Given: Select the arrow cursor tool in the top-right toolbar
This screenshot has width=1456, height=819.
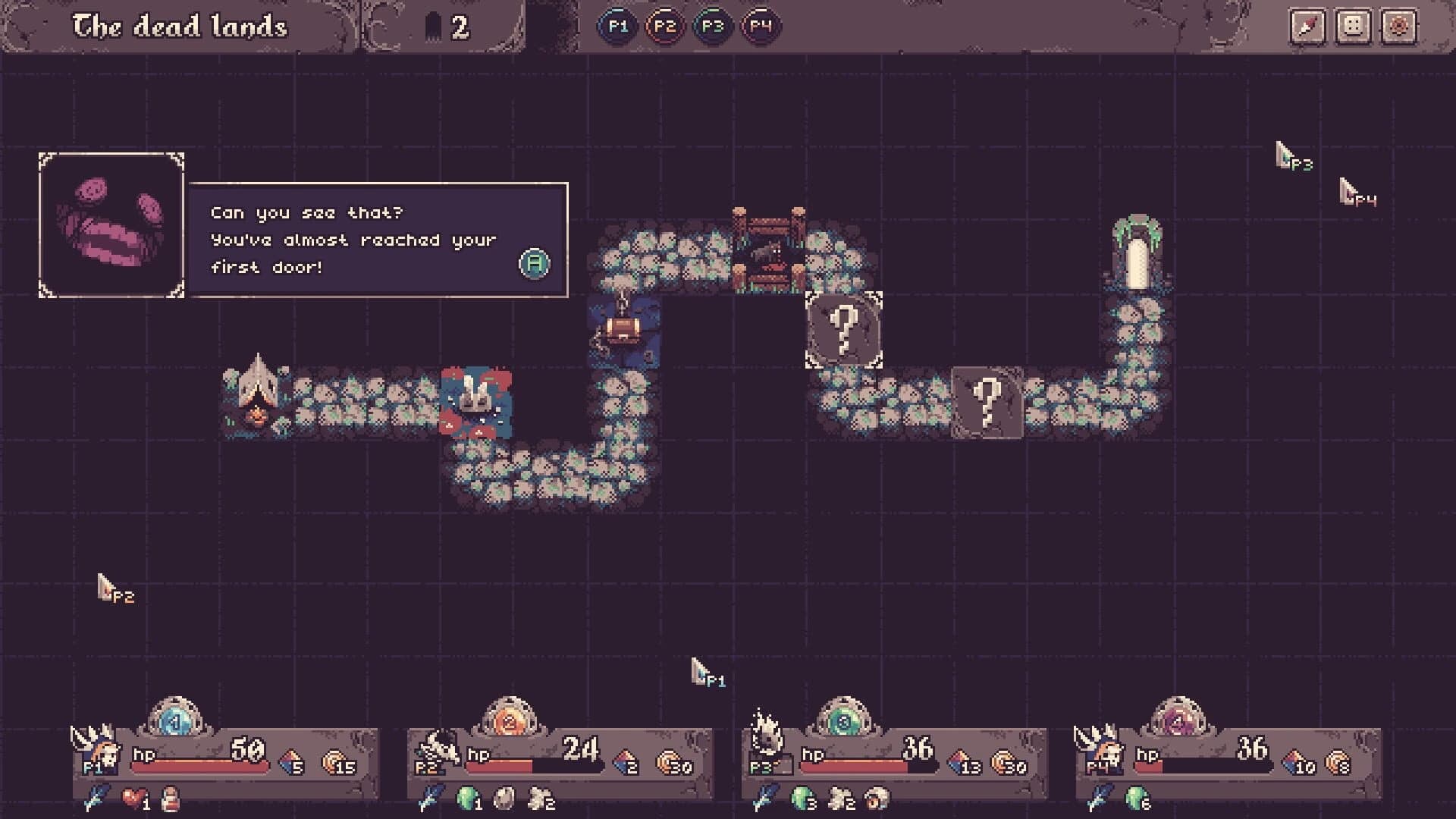Looking at the screenshot, I should pos(1309,25).
